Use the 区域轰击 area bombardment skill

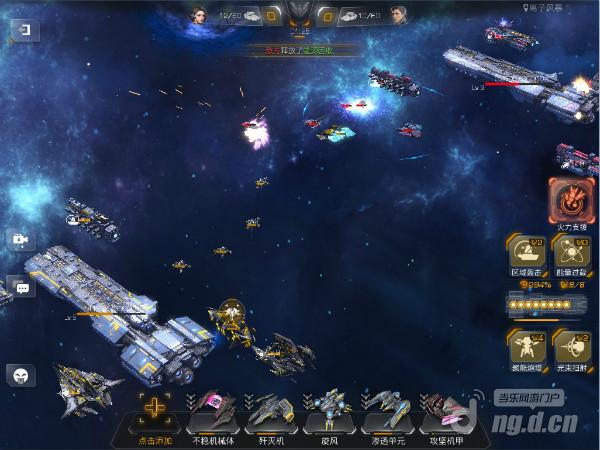click(526, 253)
